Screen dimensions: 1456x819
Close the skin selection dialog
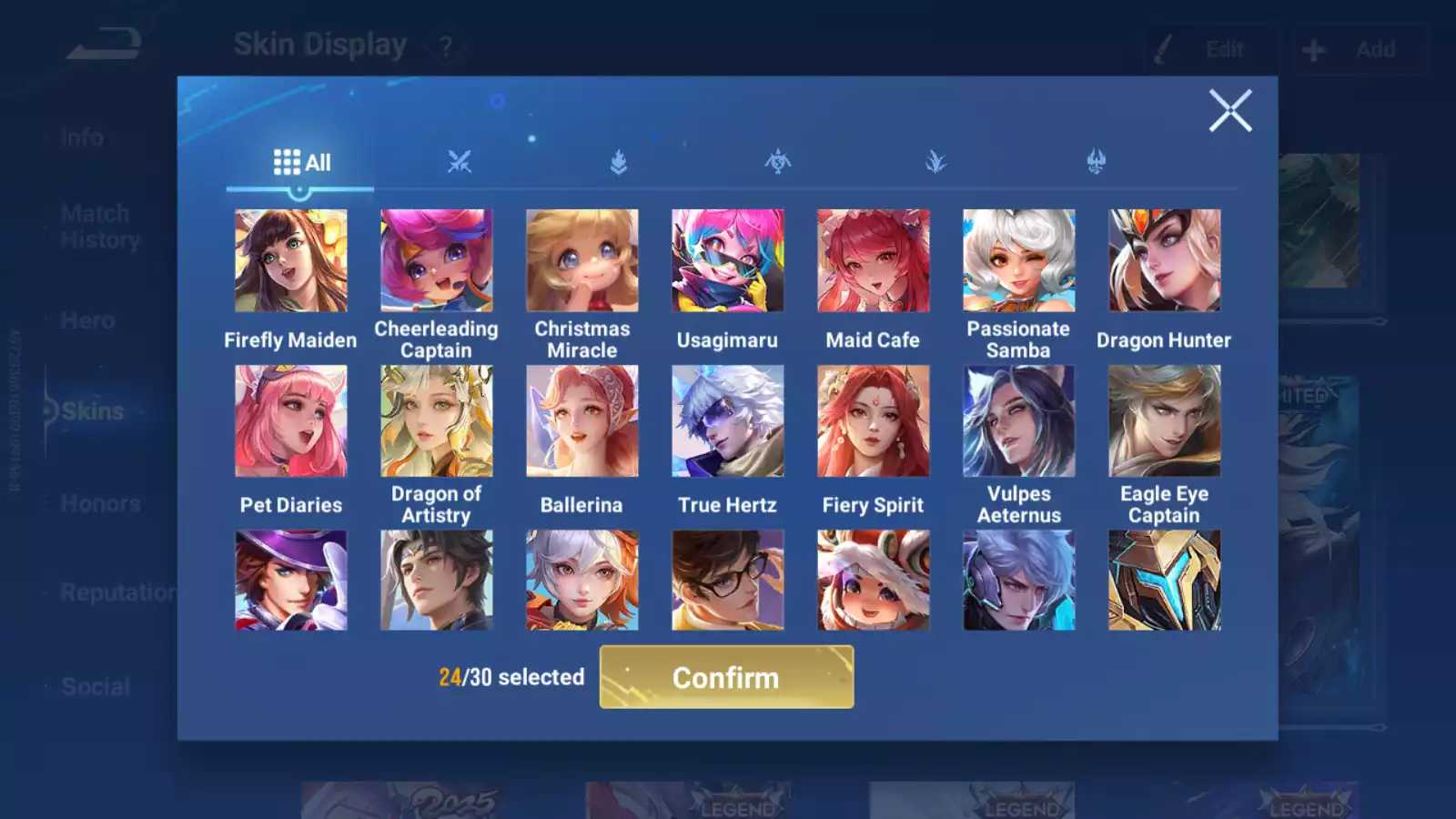click(1230, 111)
